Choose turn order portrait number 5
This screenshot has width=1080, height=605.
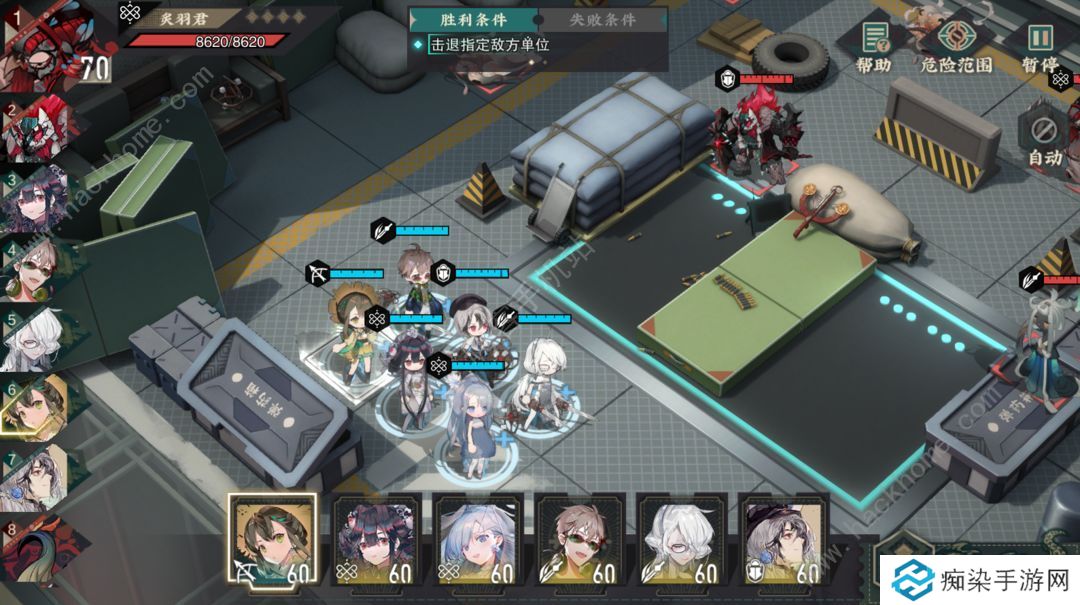[x=38, y=338]
